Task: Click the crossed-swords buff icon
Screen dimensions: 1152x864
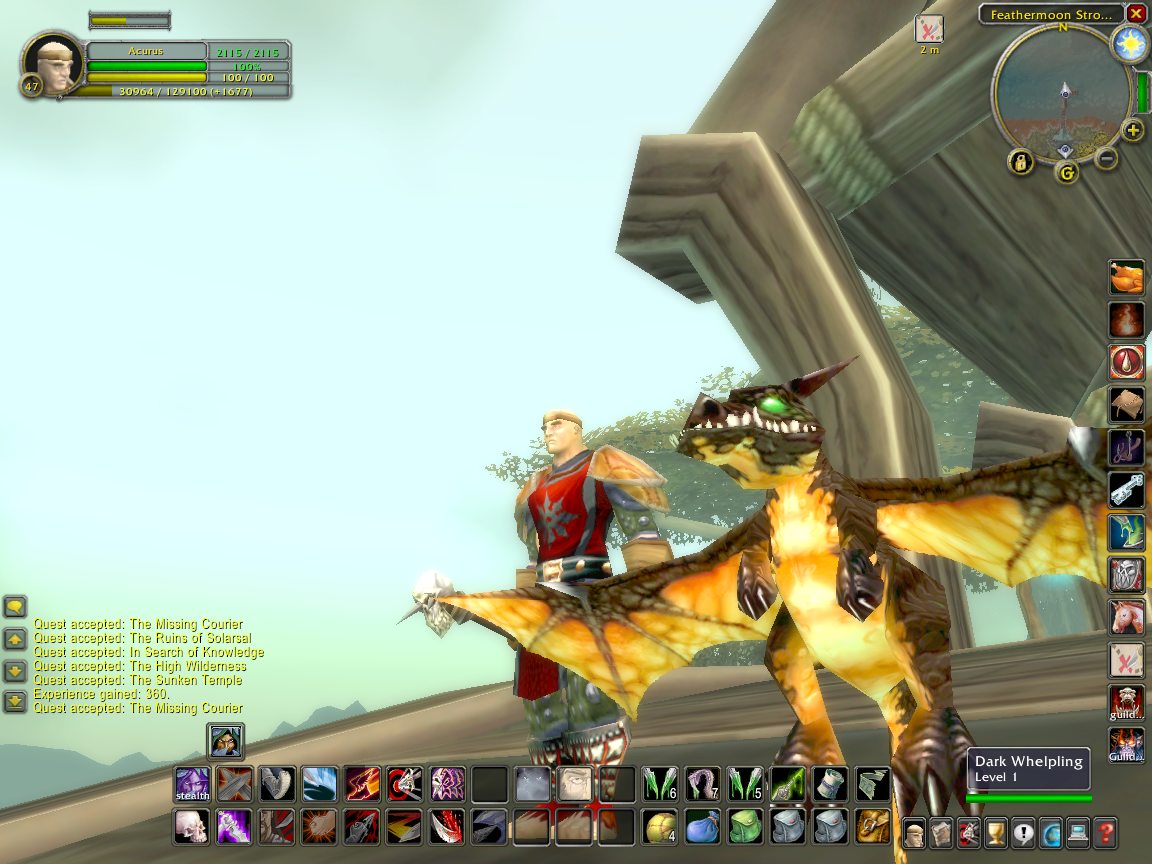Action: 929,29
